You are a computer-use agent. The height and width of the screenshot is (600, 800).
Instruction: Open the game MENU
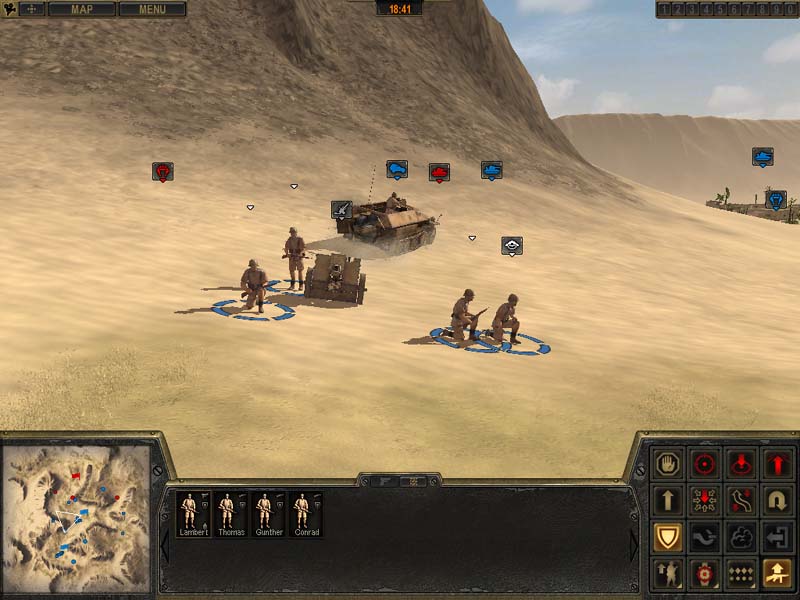(x=152, y=9)
